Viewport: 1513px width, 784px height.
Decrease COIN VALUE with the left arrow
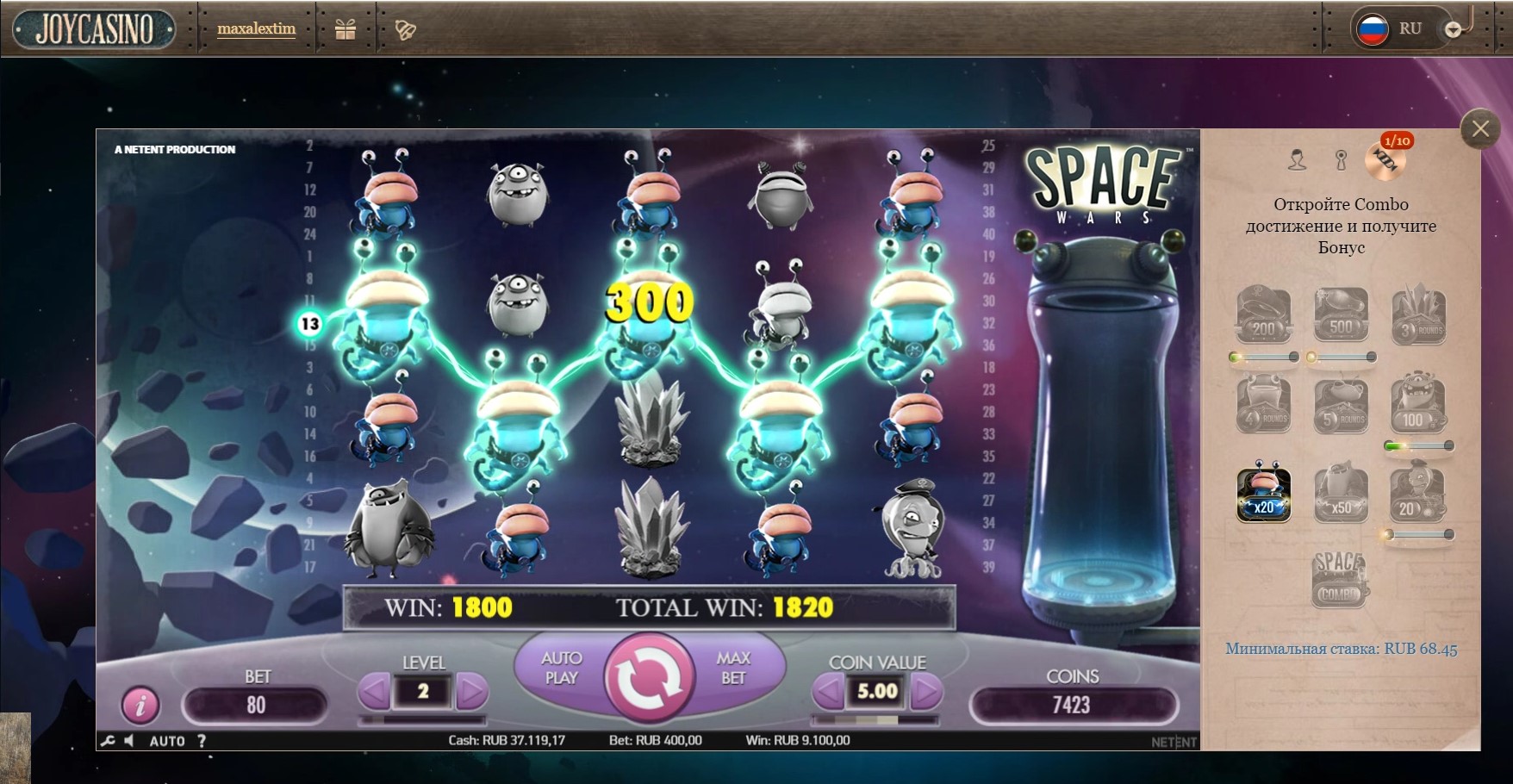830,690
